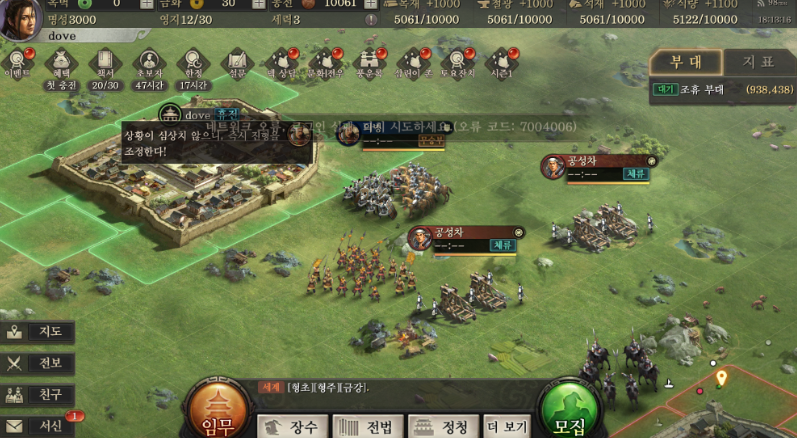Open the 서신 mail inbox
This screenshot has width=797, height=438.
click(x=38, y=425)
